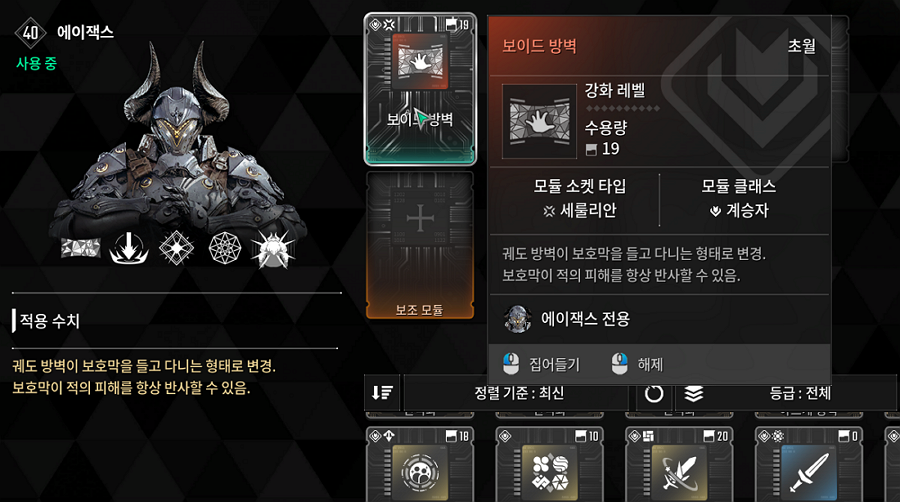
Task: Select the equipped 보이드 방벽 module slot
Action: coord(421,88)
